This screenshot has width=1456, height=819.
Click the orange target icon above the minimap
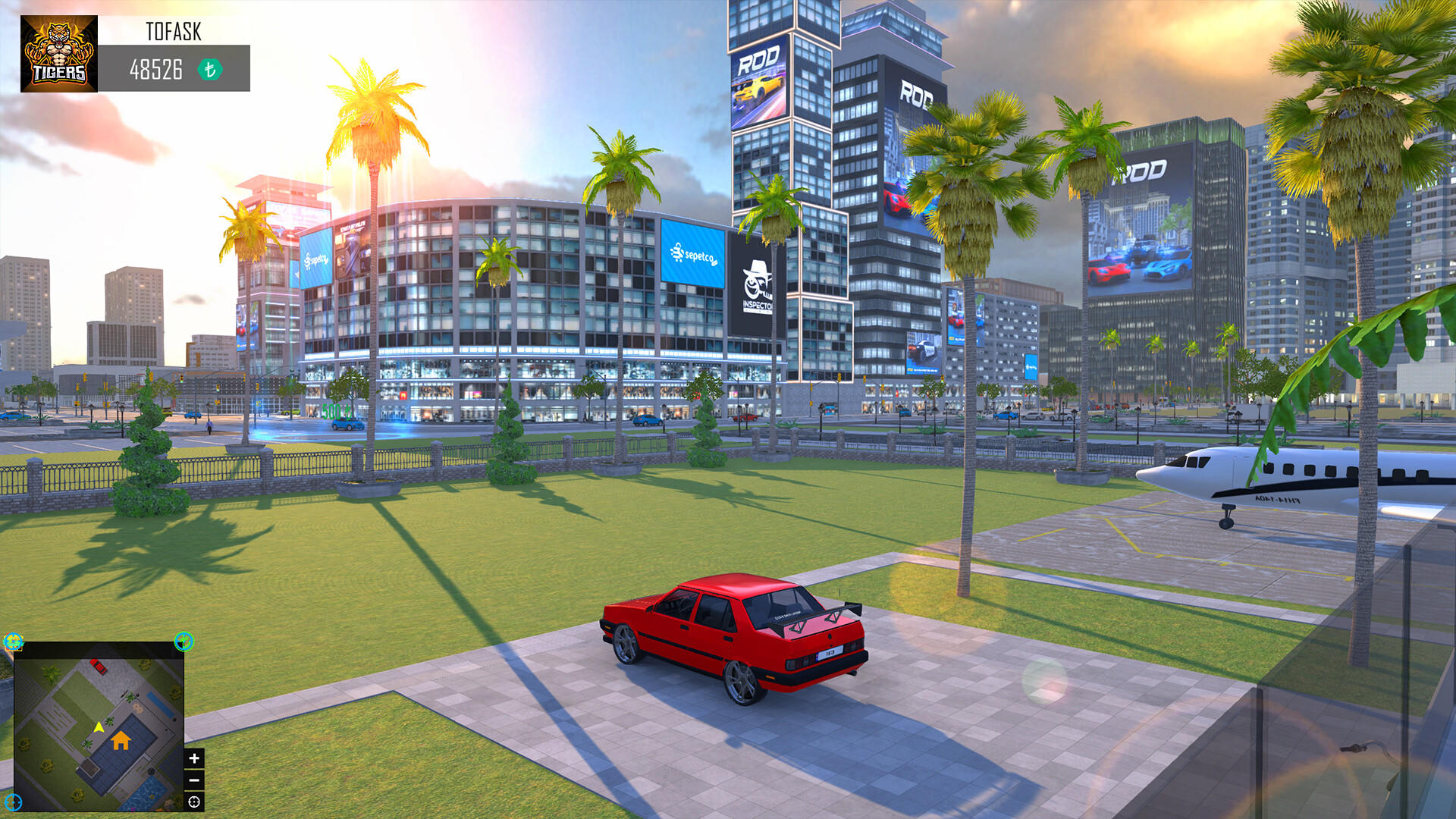tap(12, 641)
